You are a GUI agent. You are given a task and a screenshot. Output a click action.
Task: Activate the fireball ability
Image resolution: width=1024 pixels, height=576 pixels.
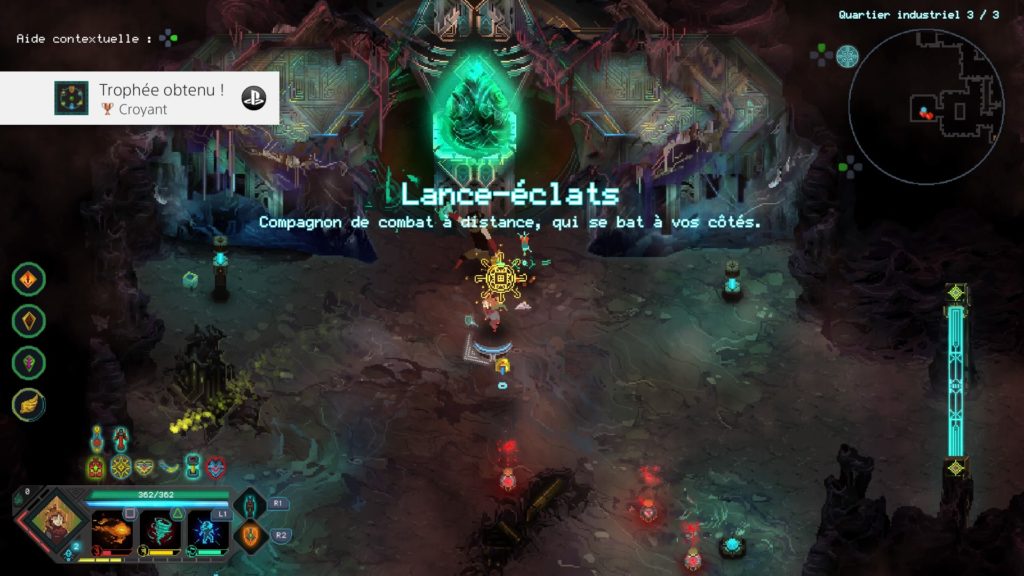111,530
